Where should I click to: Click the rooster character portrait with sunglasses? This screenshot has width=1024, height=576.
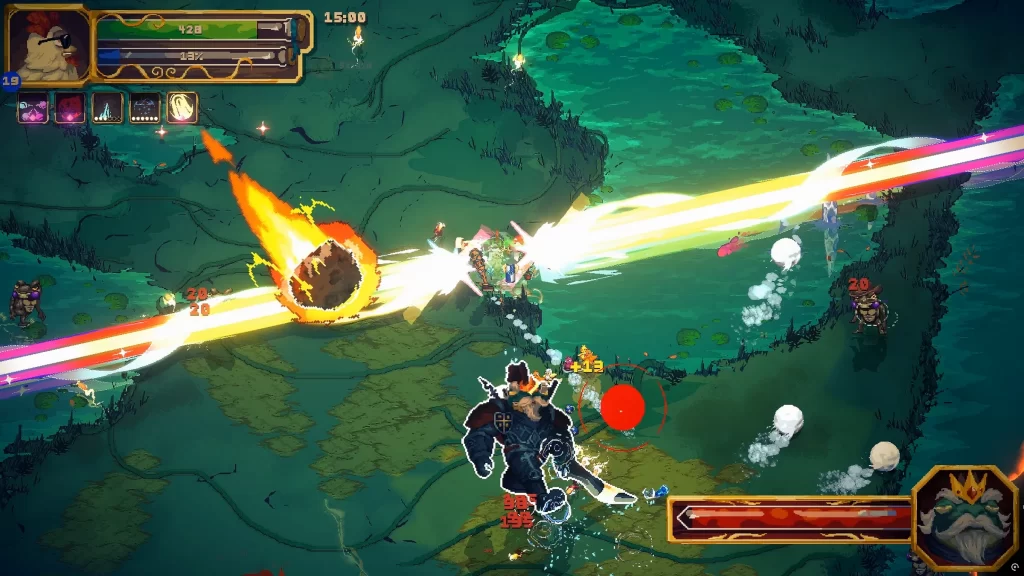[x=47, y=45]
